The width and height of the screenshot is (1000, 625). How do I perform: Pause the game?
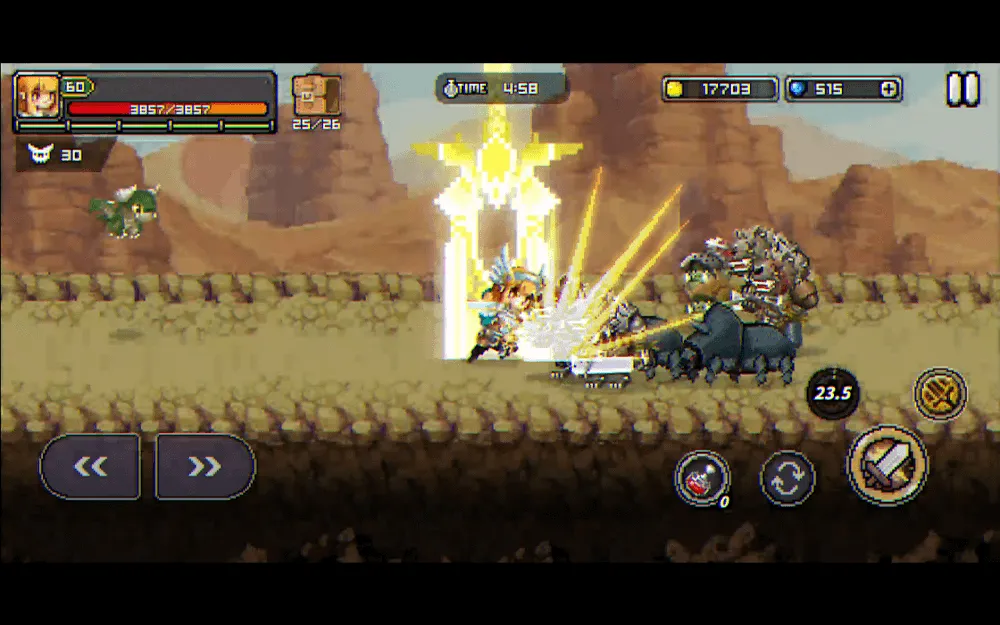click(962, 90)
